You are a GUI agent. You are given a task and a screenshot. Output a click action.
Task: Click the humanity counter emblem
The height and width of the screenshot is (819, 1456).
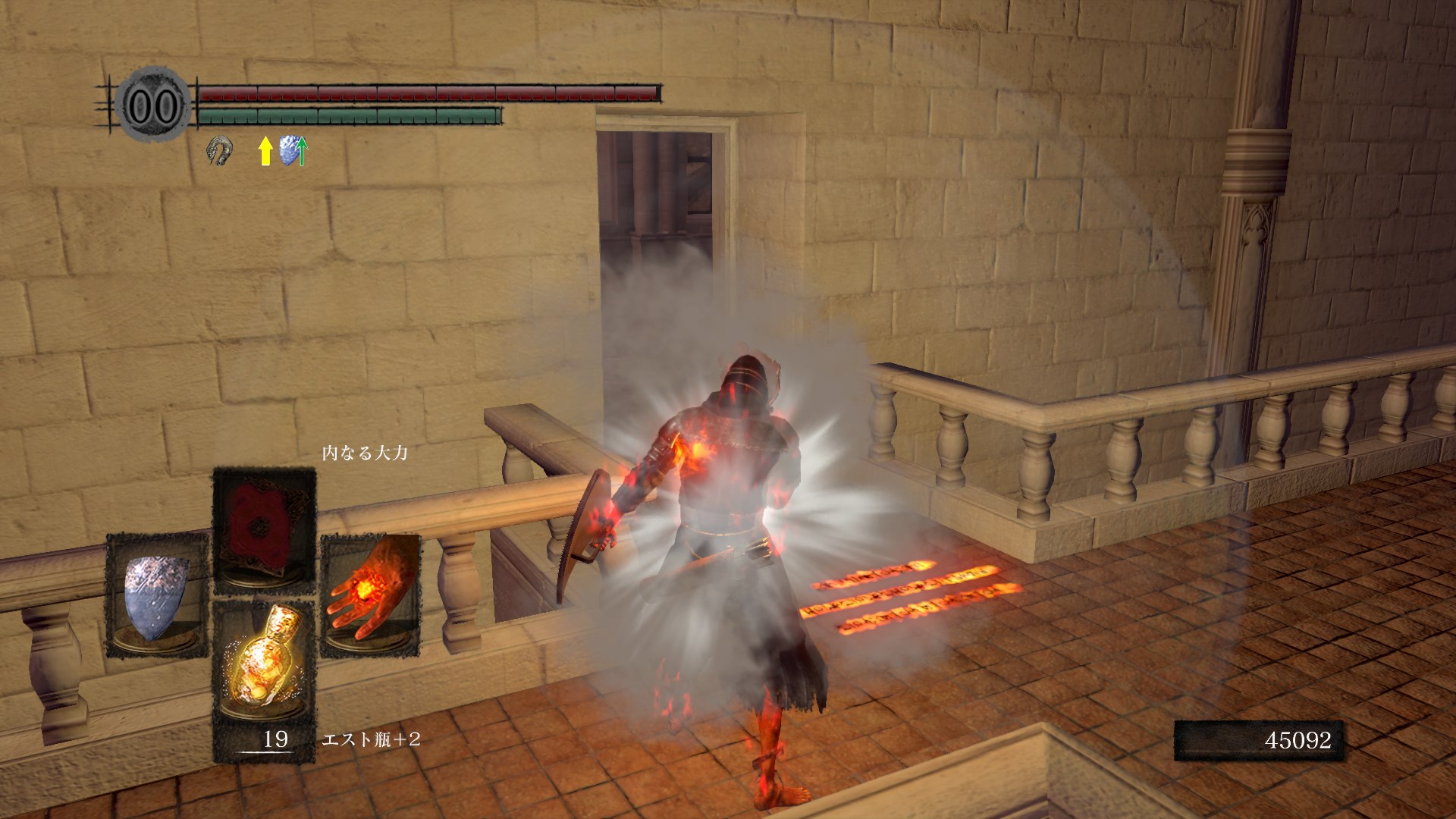[x=152, y=105]
